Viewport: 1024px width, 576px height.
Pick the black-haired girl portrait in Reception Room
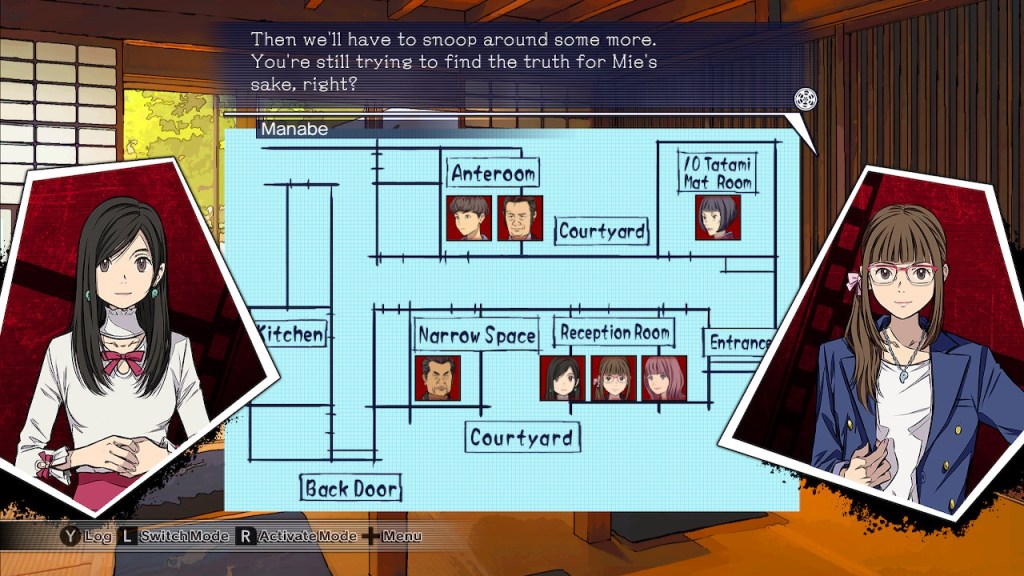tap(563, 378)
